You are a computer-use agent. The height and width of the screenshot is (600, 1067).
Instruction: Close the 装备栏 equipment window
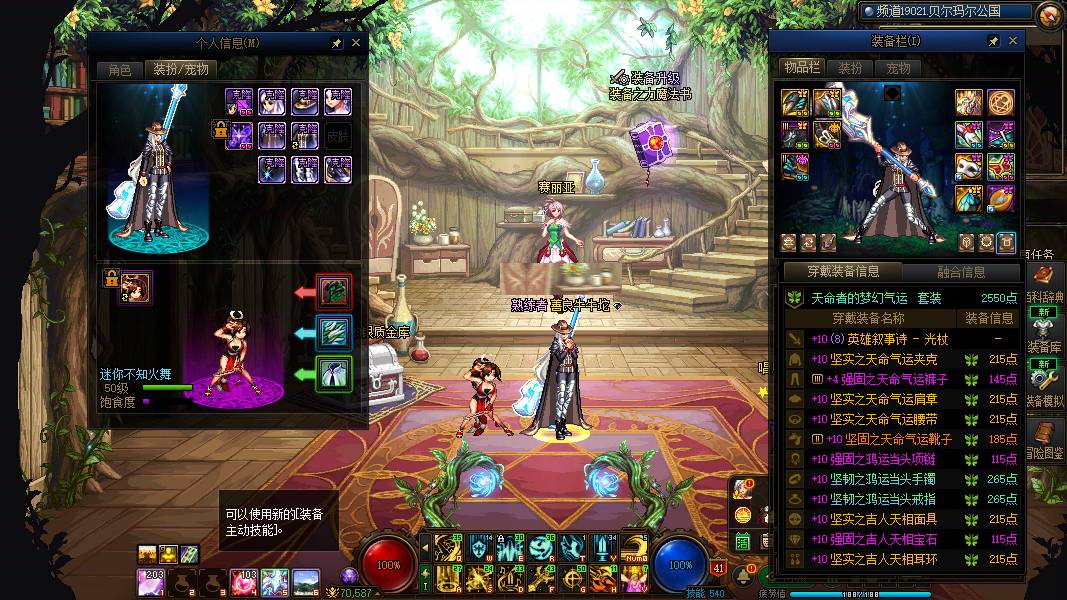click(x=1013, y=41)
